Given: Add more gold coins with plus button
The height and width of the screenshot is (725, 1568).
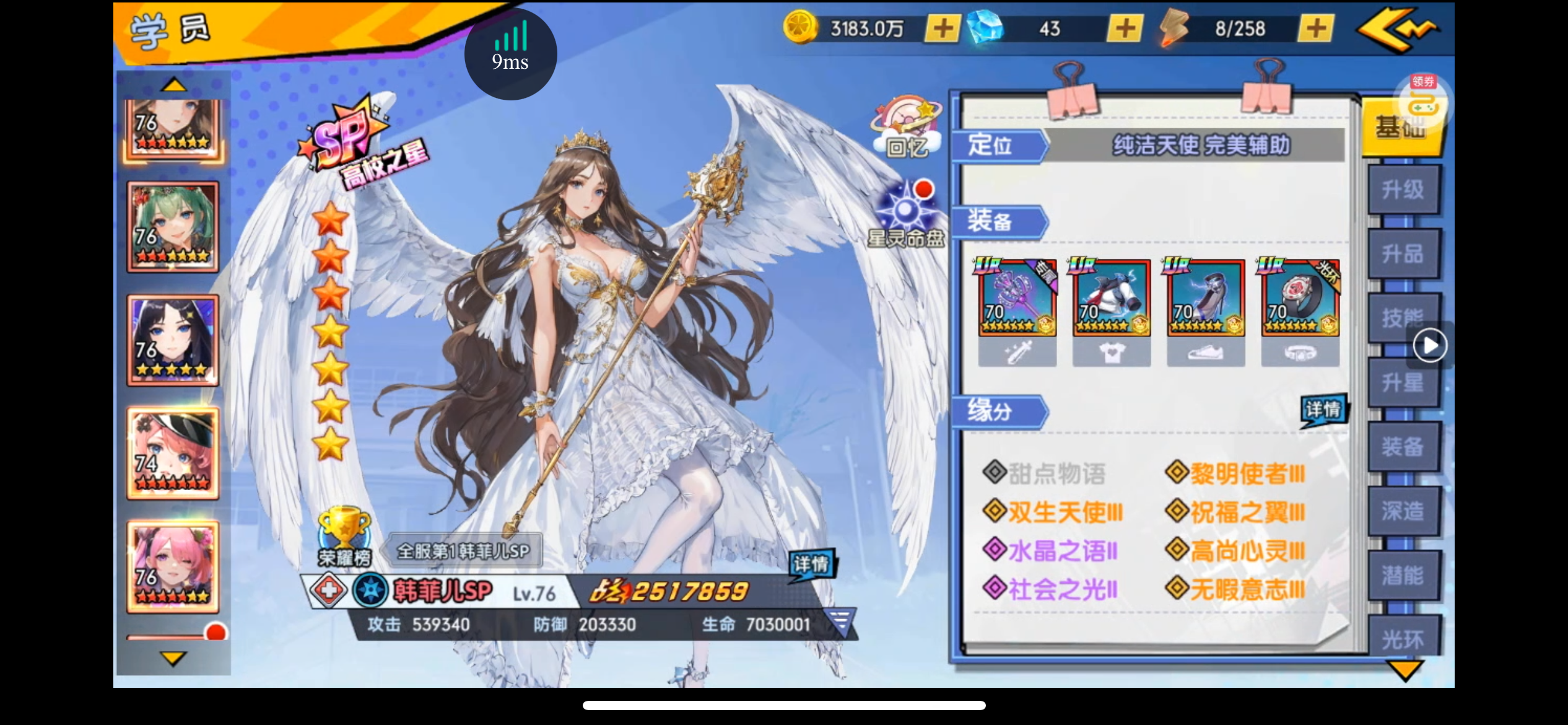Looking at the screenshot, I should pyautogui.click(x=943, y=29).
